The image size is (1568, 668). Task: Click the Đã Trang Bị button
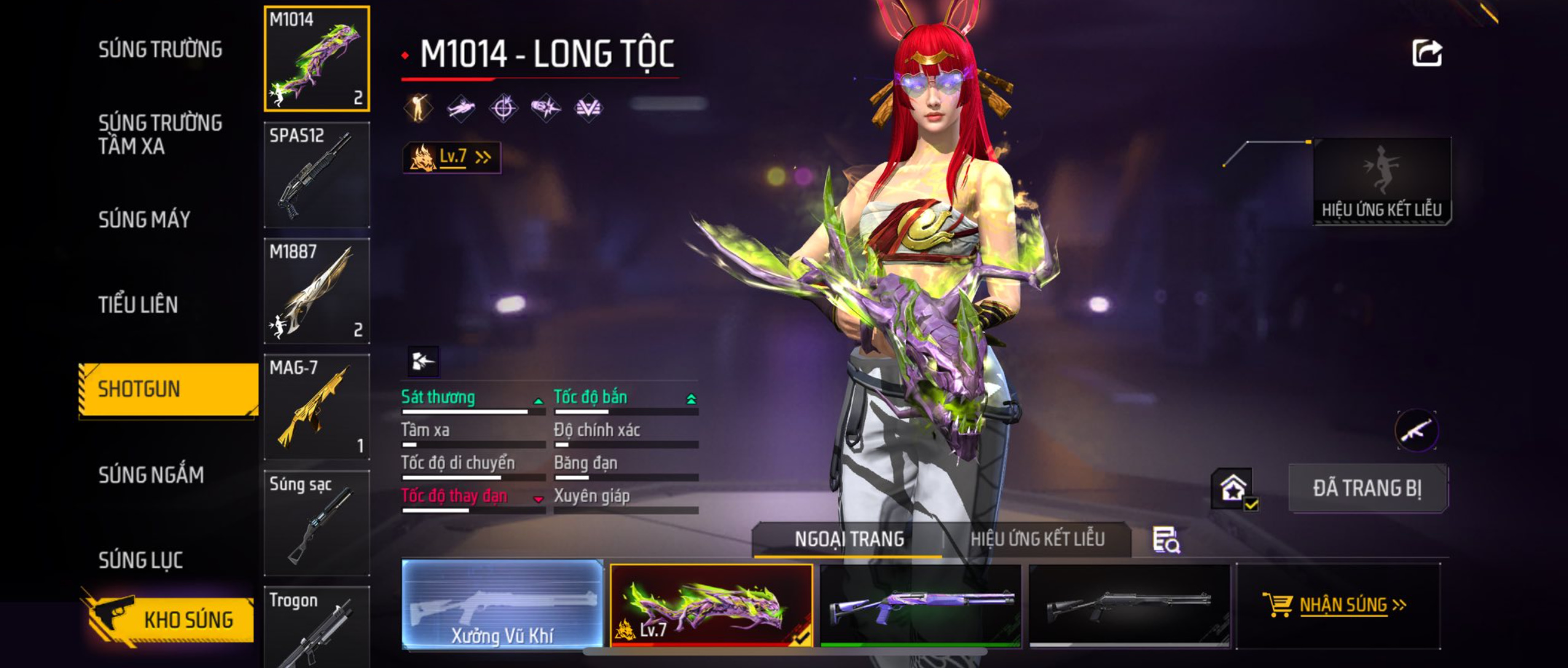tap(1367, 488)
